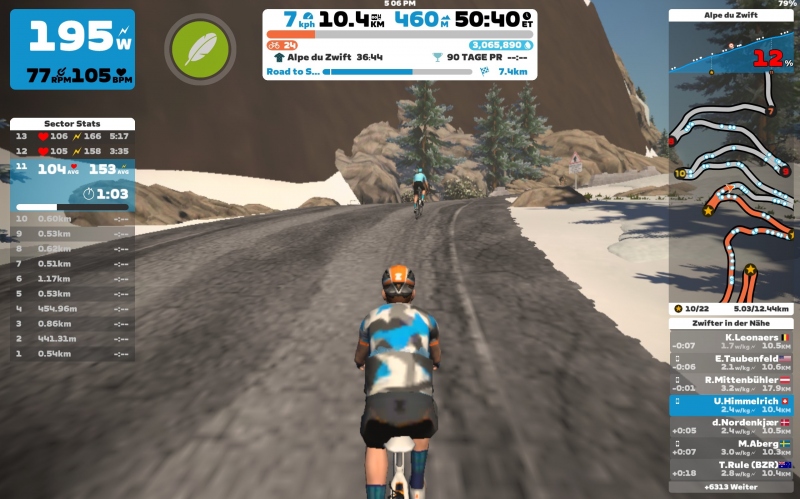Image resolution: width=800 pixels, height=499 pixels.
Task: Pick d.Nordenkjær from nearby Zwifters
Action: pos(731,427)
